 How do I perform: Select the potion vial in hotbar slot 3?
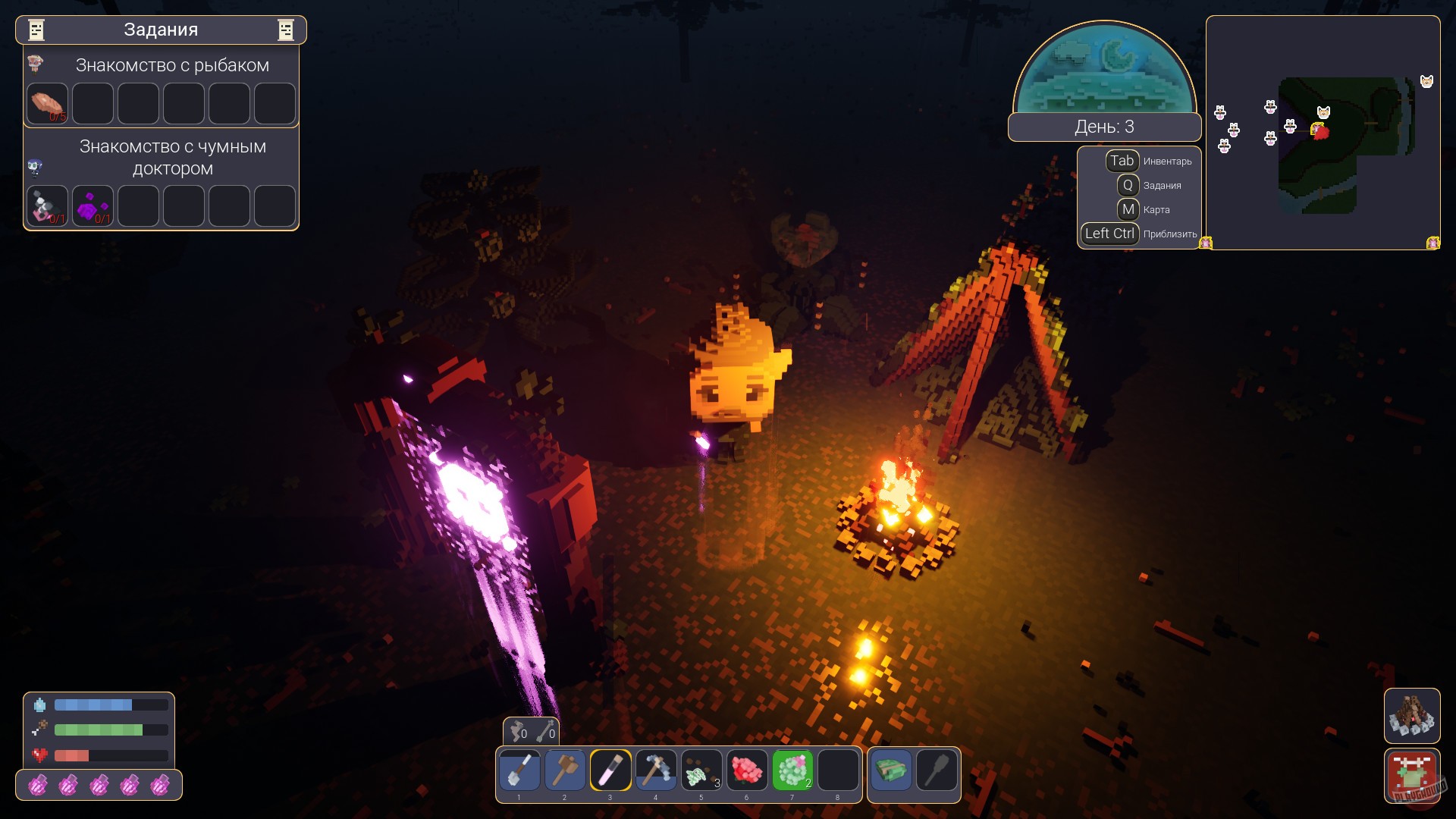tap(610, 769)
